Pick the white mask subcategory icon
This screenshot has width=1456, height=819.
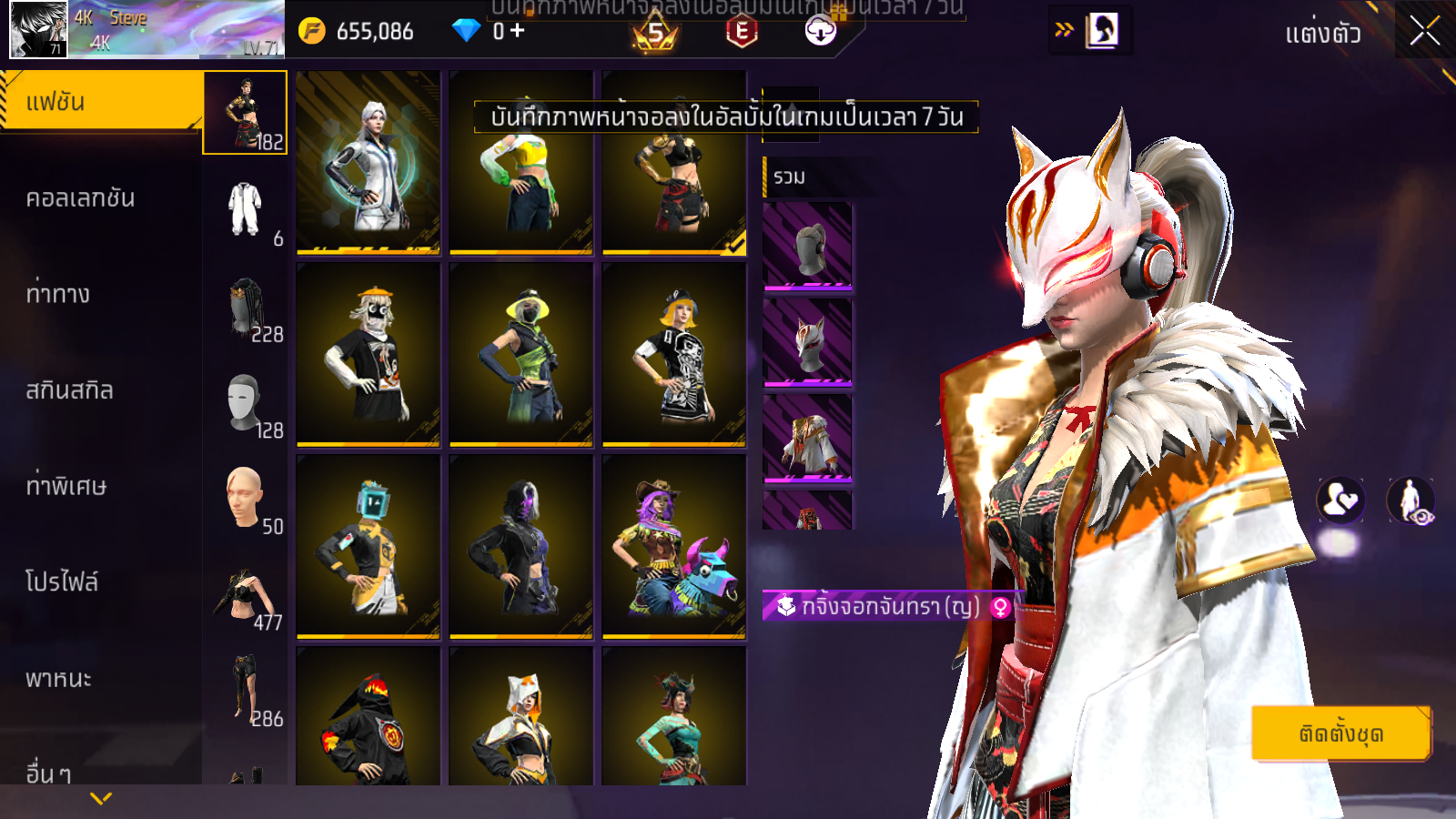point(245,402)
